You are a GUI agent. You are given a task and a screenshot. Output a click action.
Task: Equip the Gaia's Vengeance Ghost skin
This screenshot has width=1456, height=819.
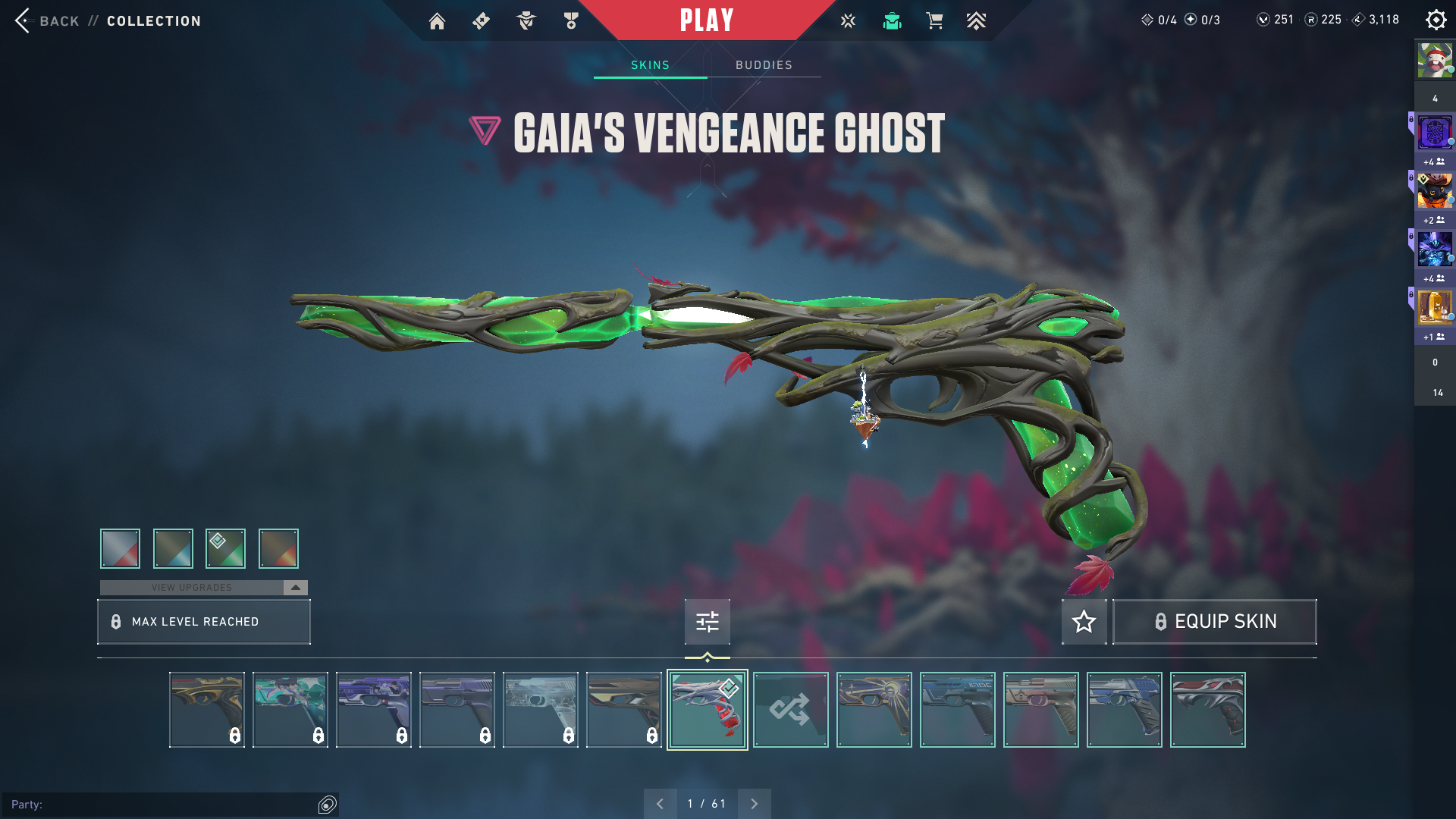1214,622
